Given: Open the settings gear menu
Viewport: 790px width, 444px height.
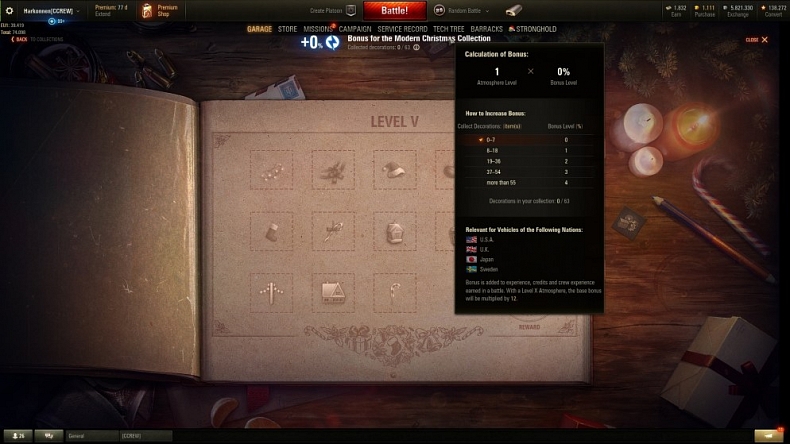Looking at the screenshot, I should [x=10, y=10].
